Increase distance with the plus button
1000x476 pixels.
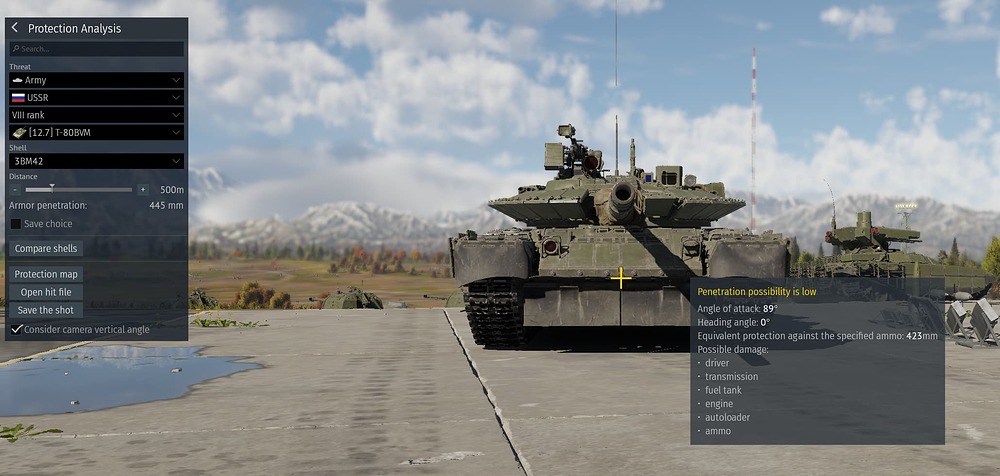click(x=143, y=189)
